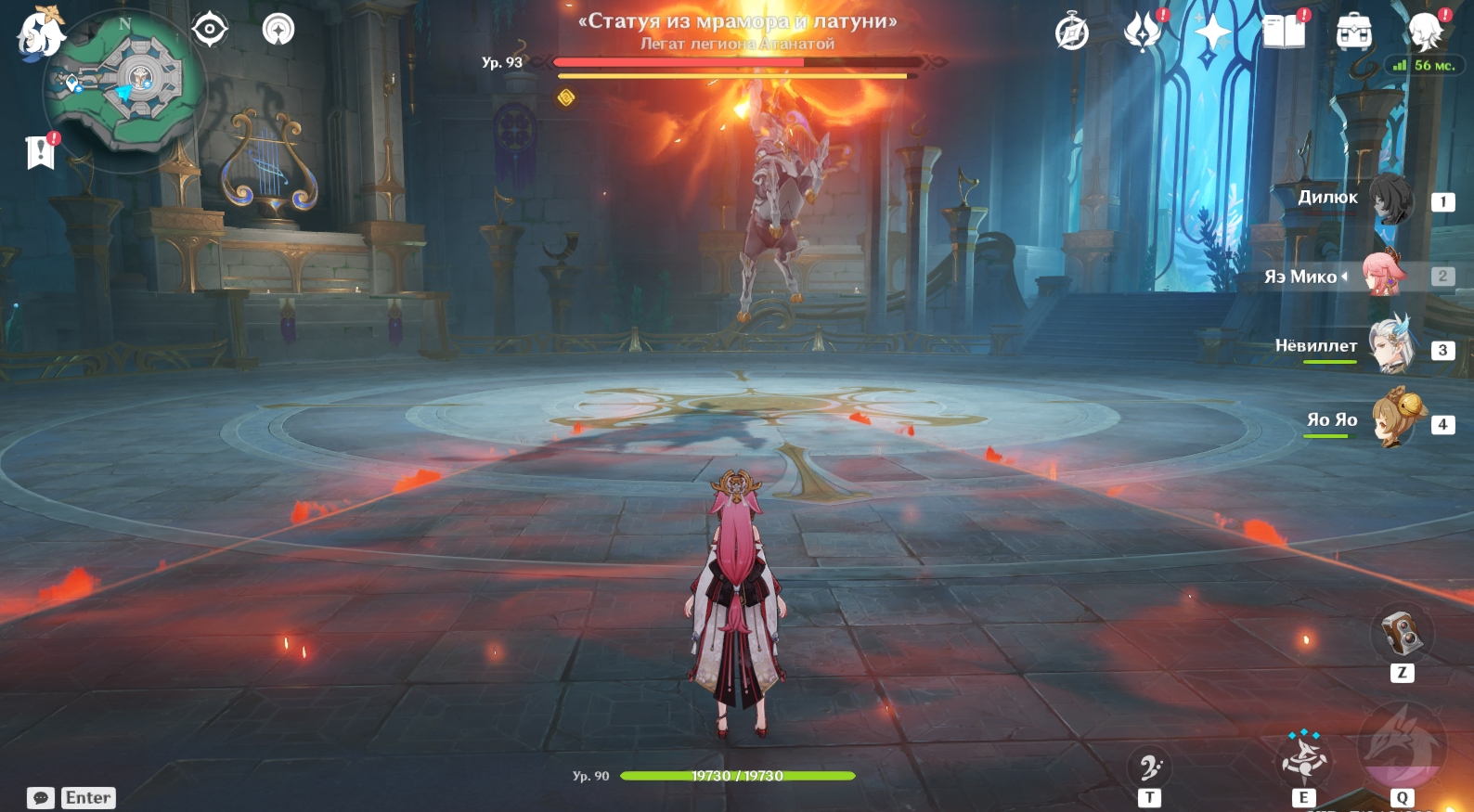The width and height of the screenshot is (1474, 812).
Task: Open the adventurer handbook book icon
Action: 1284,32
